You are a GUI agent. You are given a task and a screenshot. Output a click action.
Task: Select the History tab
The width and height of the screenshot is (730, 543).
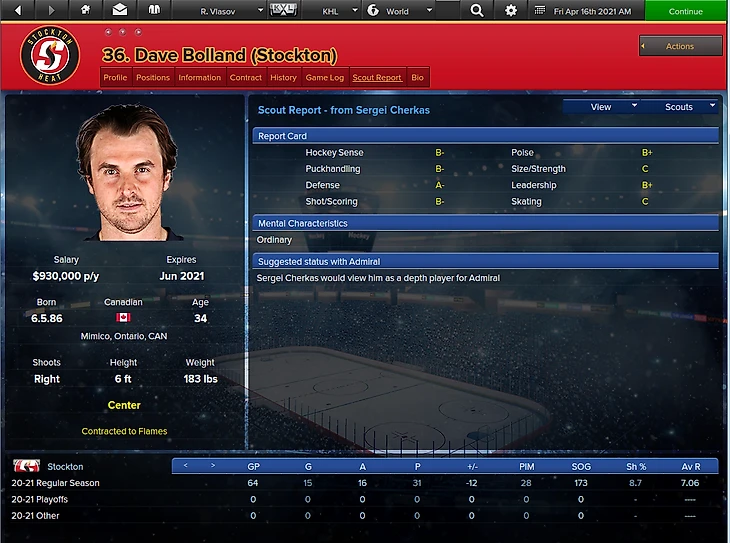283,77
